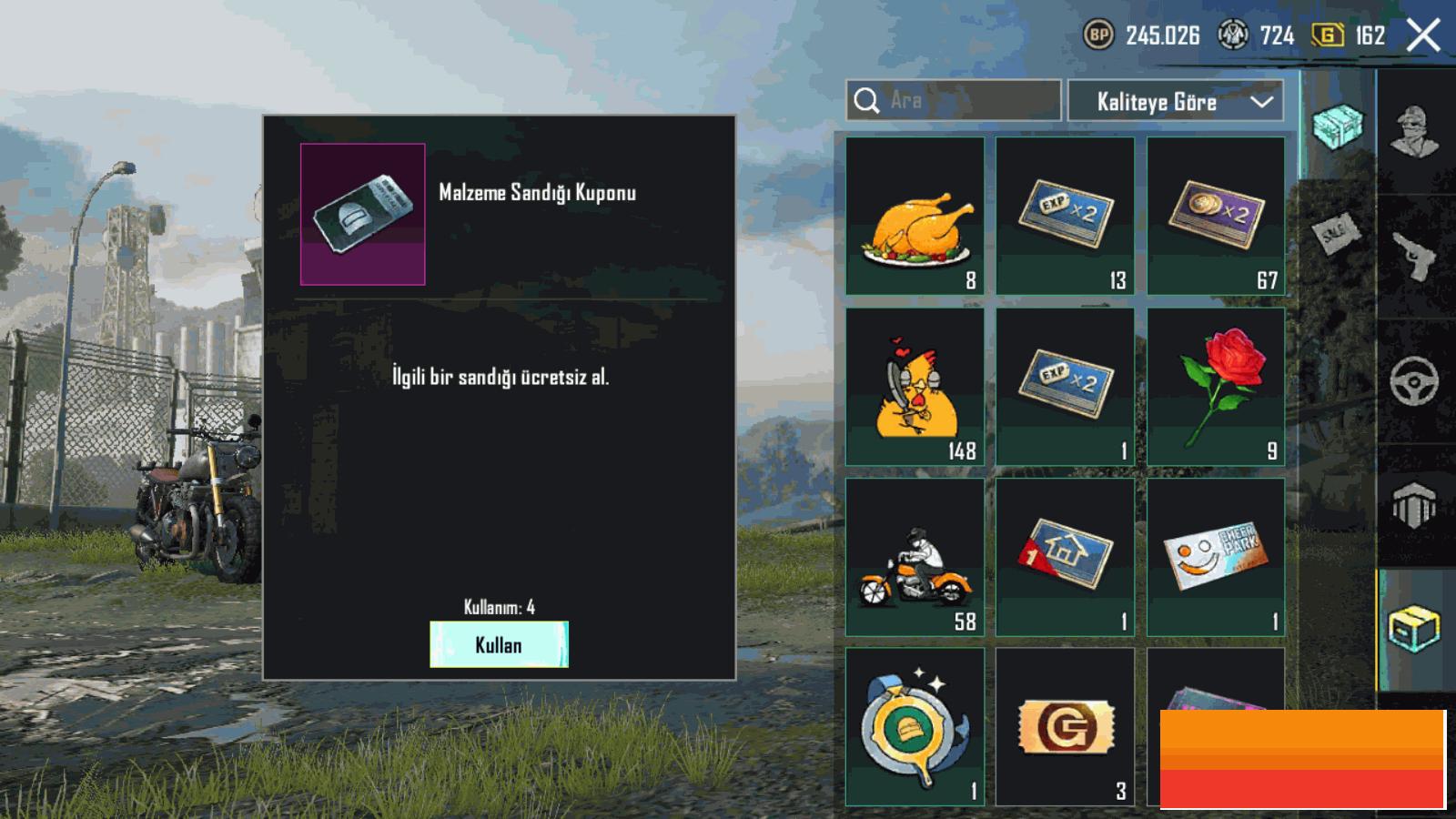Pick the motorcycle rider item slot
This screenshot has height=819, width=1456.
pyautogui.click(x=915, y=557)
